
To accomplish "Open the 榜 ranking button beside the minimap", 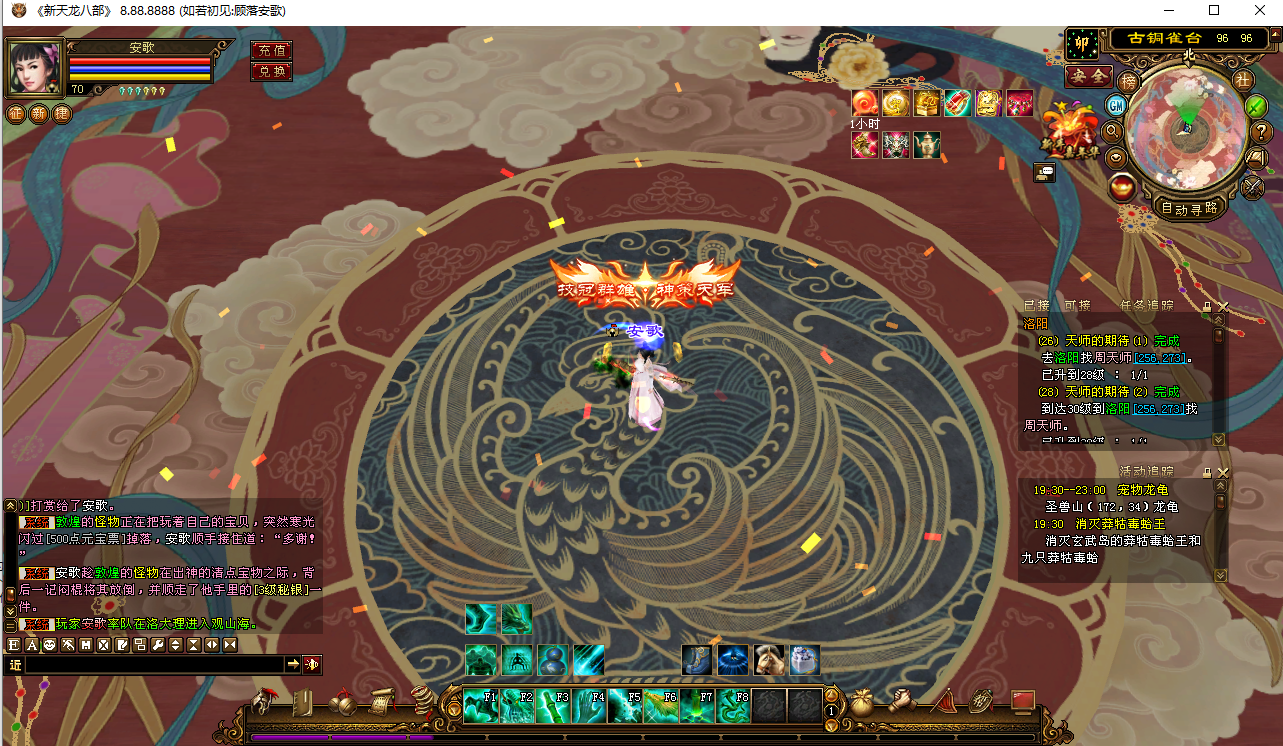I will click(1129, 81).
